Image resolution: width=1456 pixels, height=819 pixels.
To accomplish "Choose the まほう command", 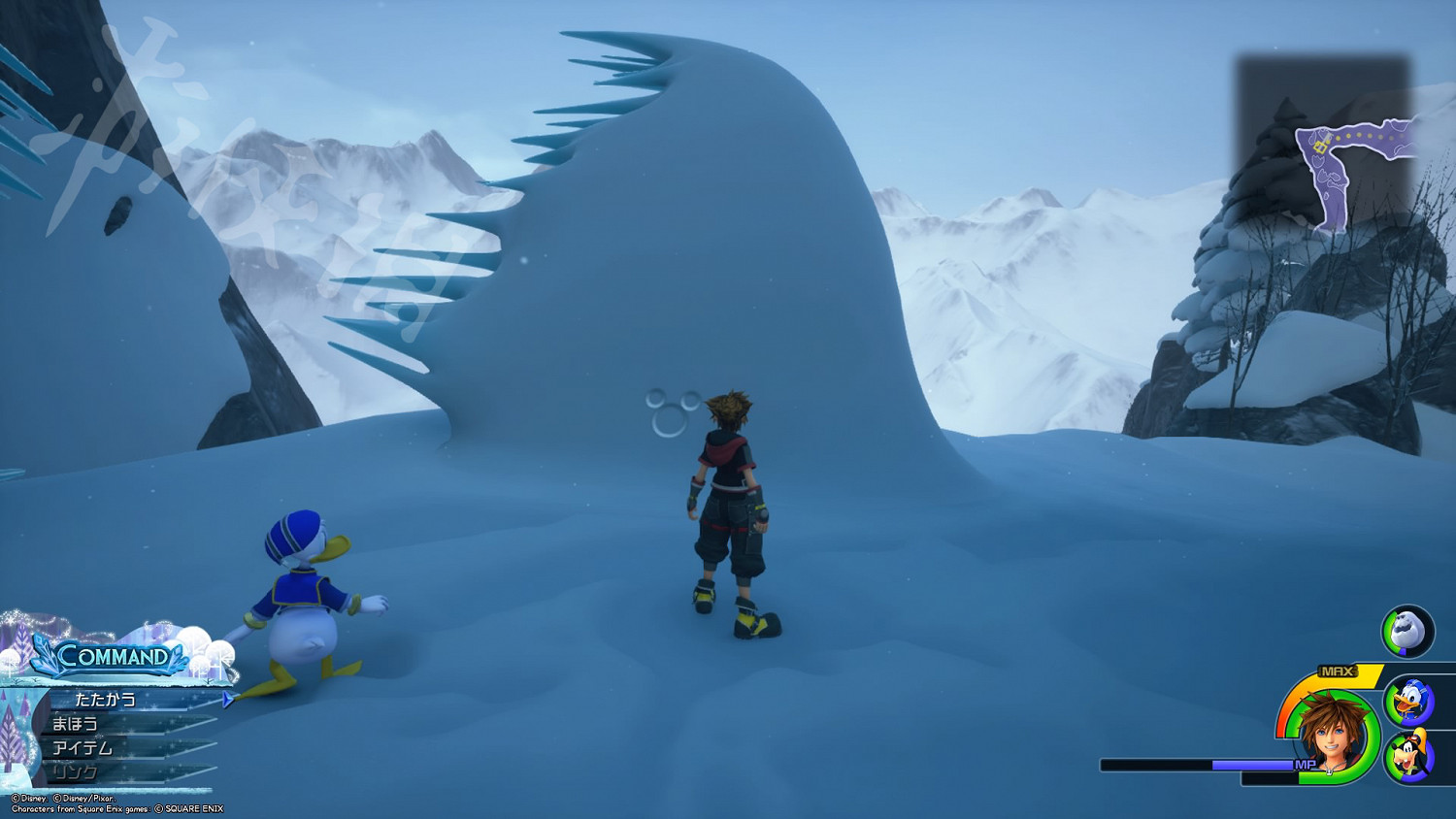I will pos(76,724).
